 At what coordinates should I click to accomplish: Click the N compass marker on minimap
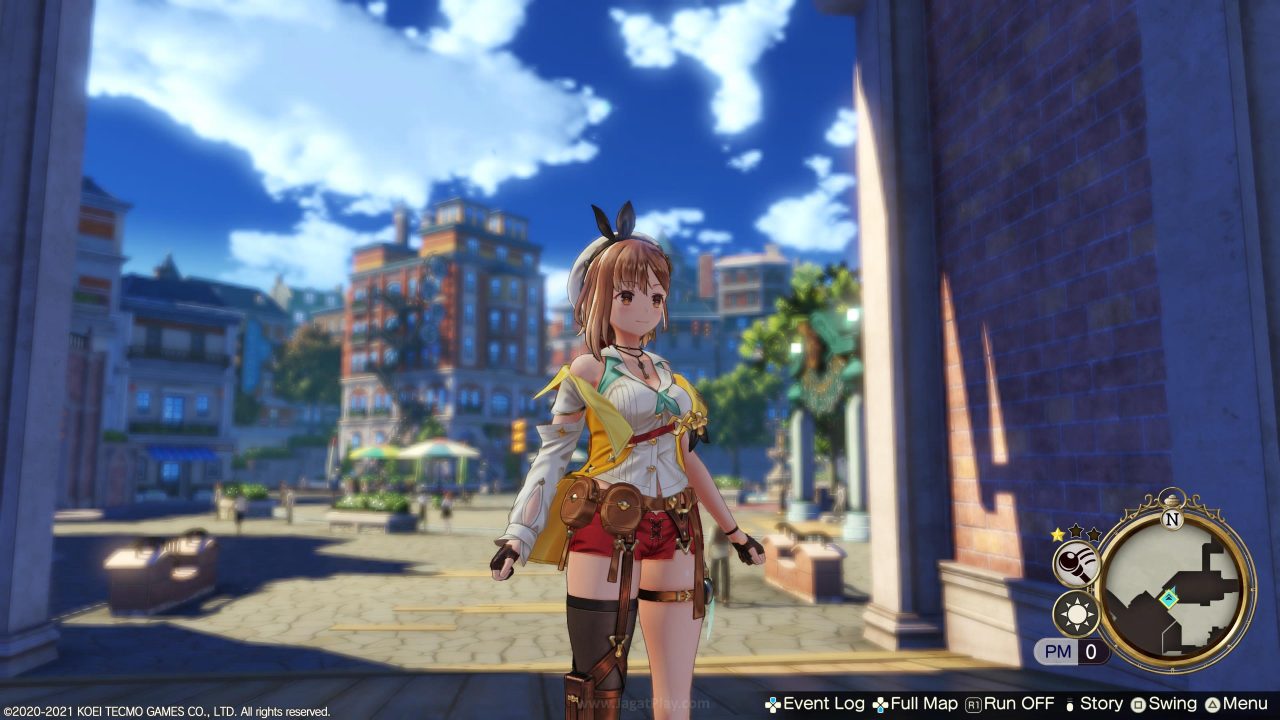[1173, 520]
